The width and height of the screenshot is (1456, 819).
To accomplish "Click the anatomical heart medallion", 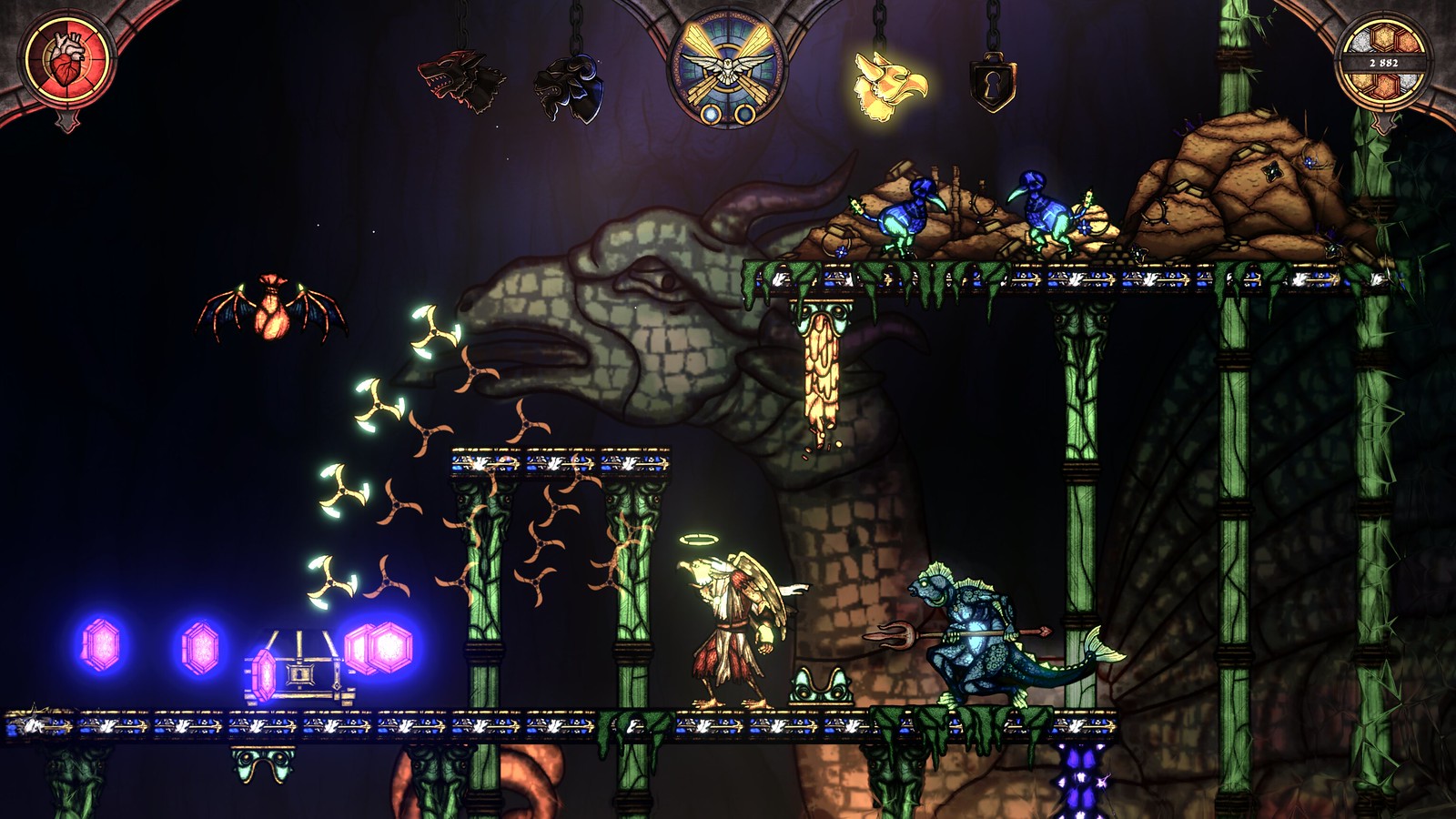I will pos(67,64).
